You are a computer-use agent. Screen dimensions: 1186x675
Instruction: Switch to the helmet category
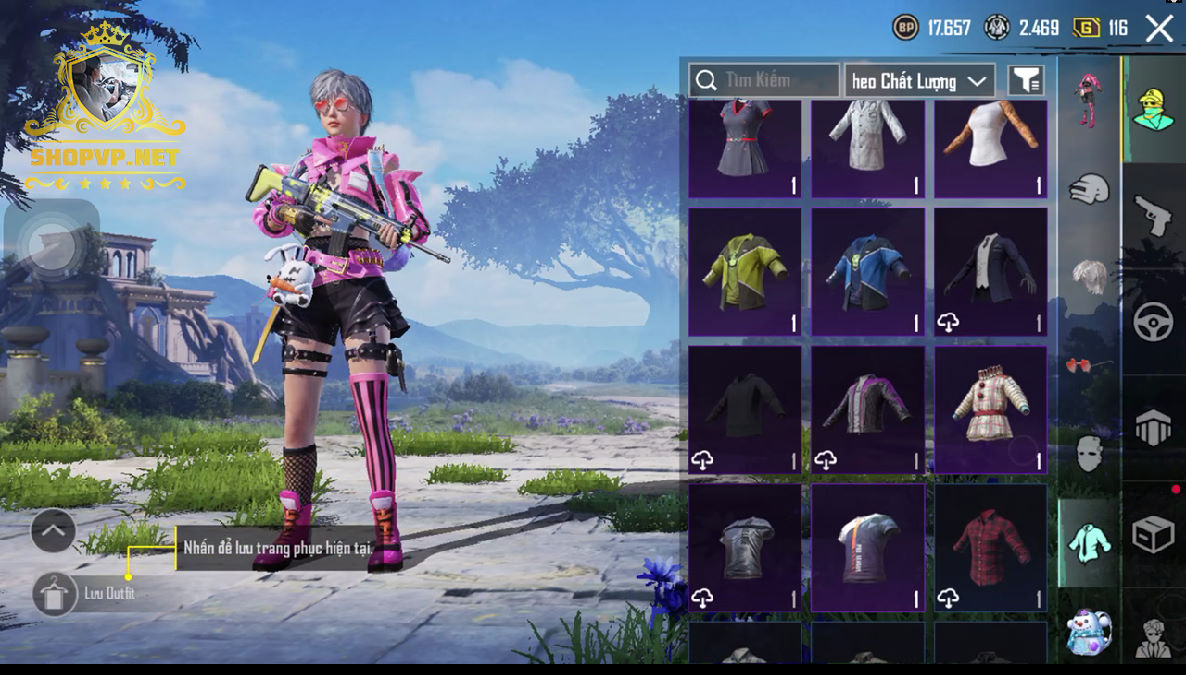click(1089, 187)
